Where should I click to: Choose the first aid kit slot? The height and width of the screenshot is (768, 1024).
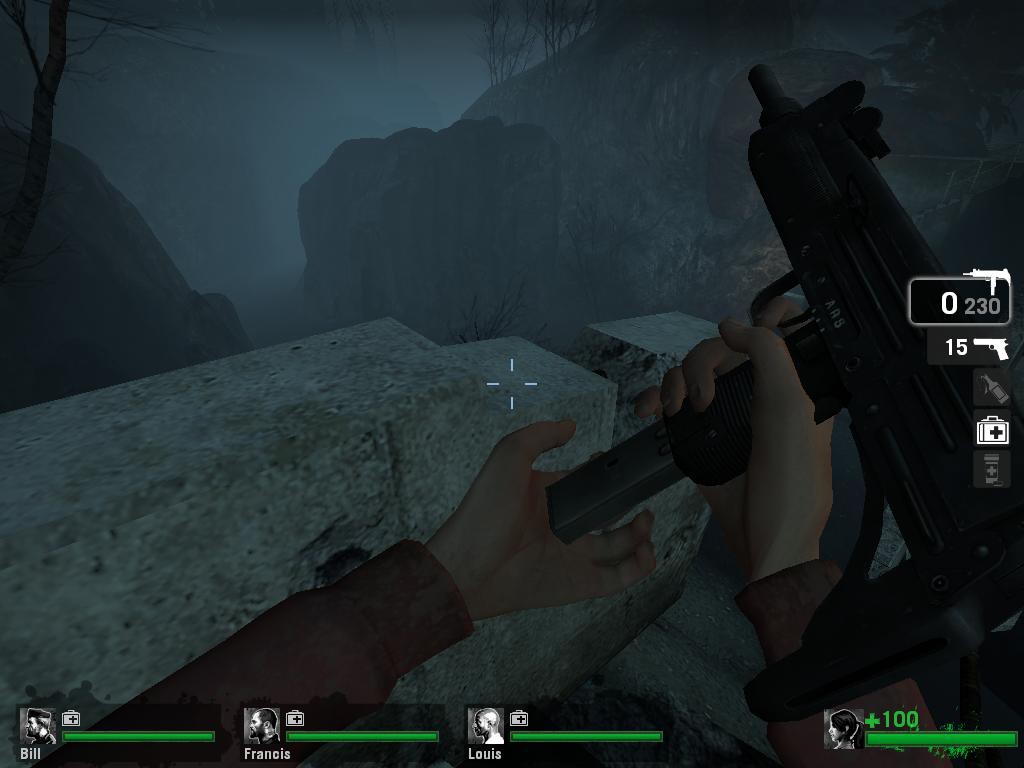click(992, 430)
